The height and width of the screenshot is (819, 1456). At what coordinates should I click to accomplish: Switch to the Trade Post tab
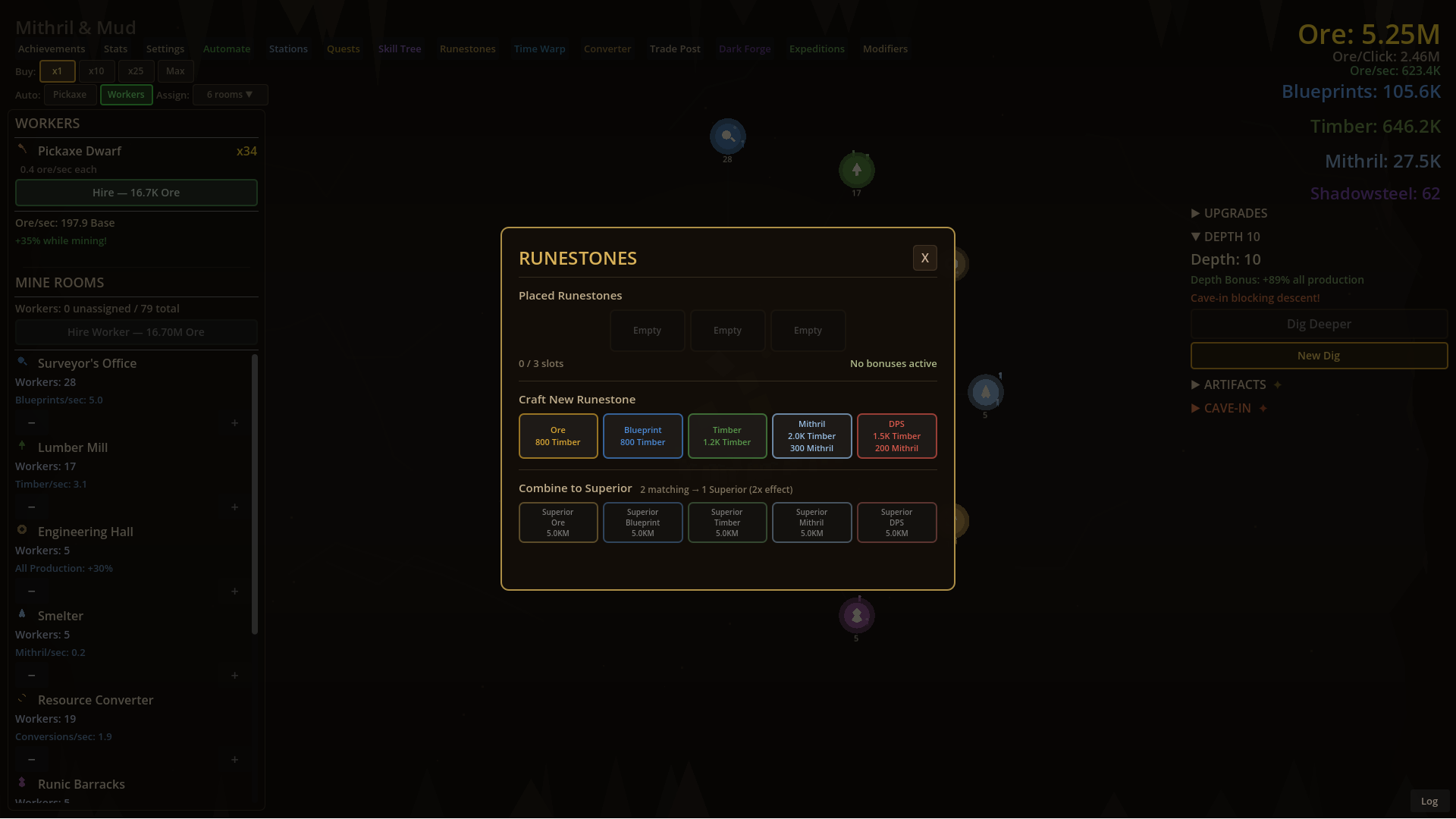(674, 48)
